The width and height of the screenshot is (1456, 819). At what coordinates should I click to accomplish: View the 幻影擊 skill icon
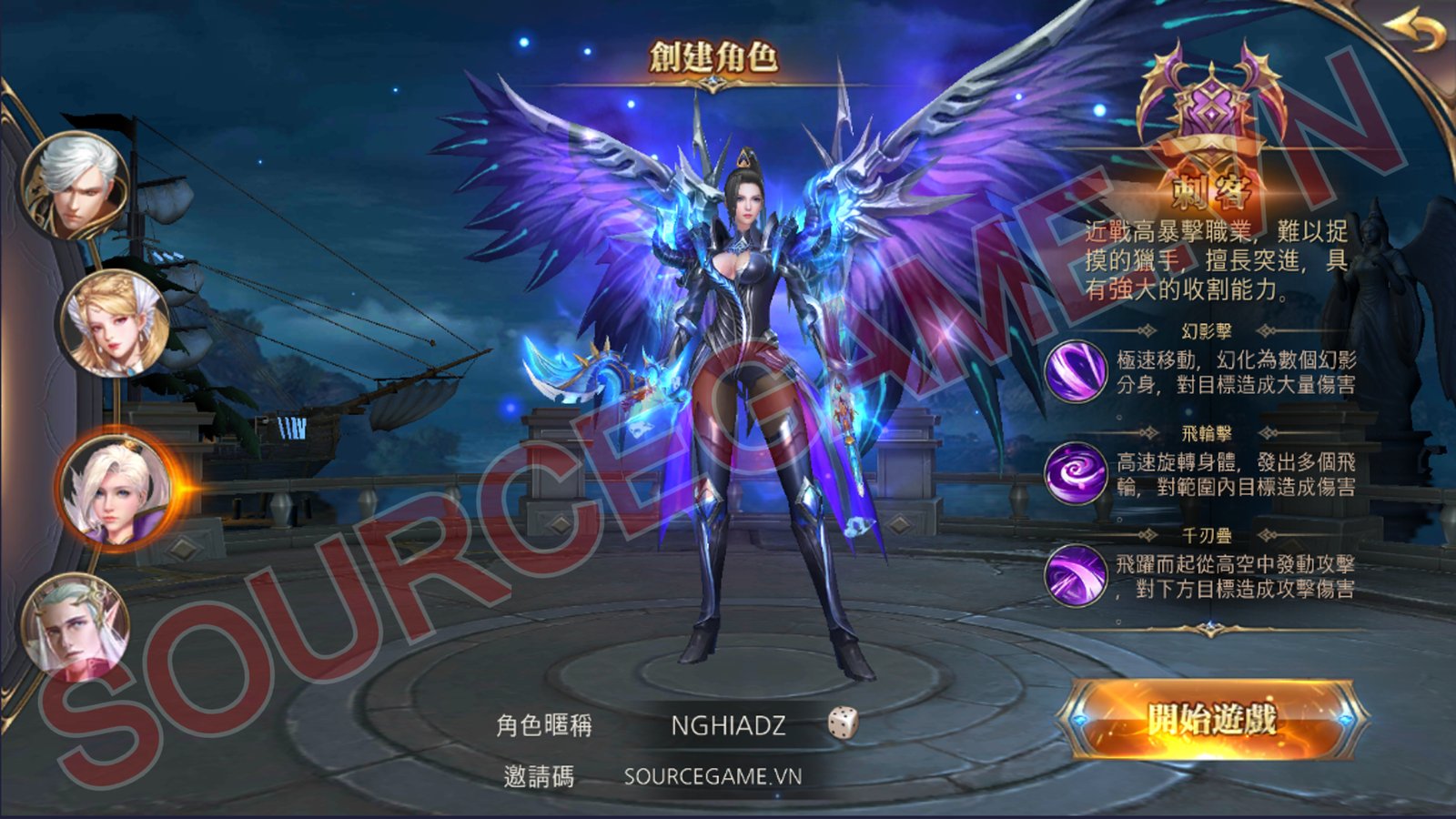(1075, 370)
